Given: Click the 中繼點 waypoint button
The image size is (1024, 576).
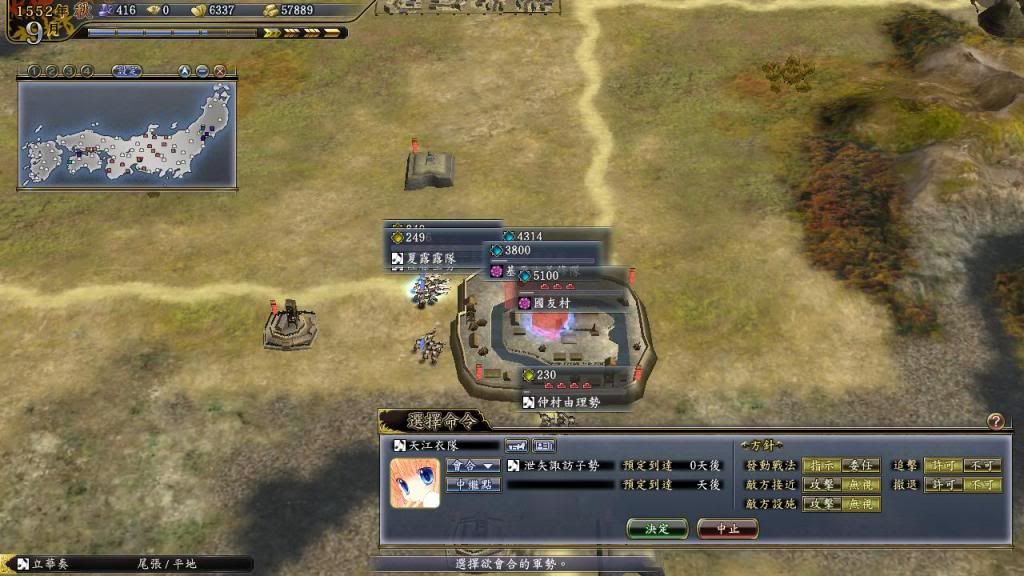Looking at the screenshot, I should click(473, 485).
